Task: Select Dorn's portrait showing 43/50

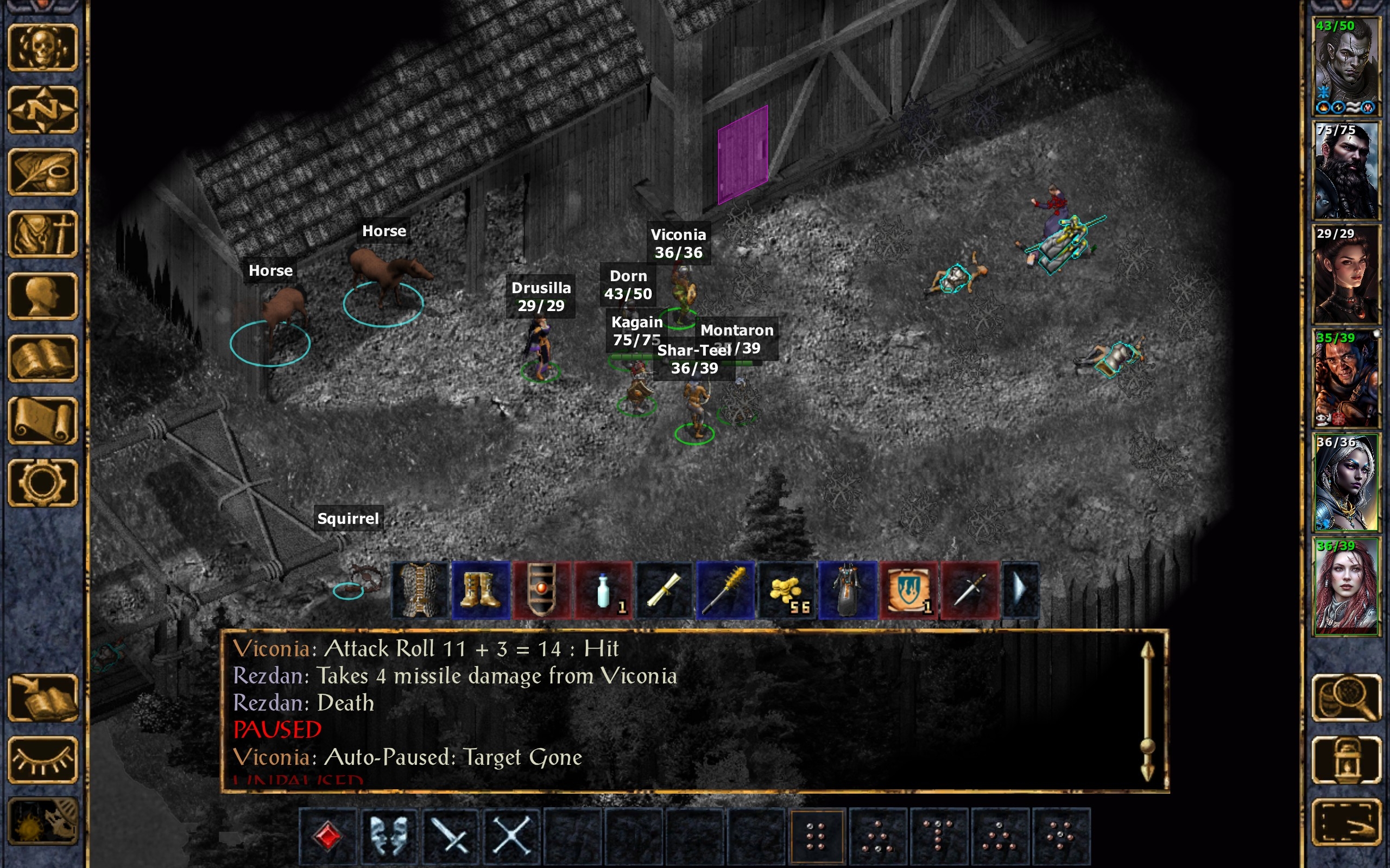Action: [1346, 66]
